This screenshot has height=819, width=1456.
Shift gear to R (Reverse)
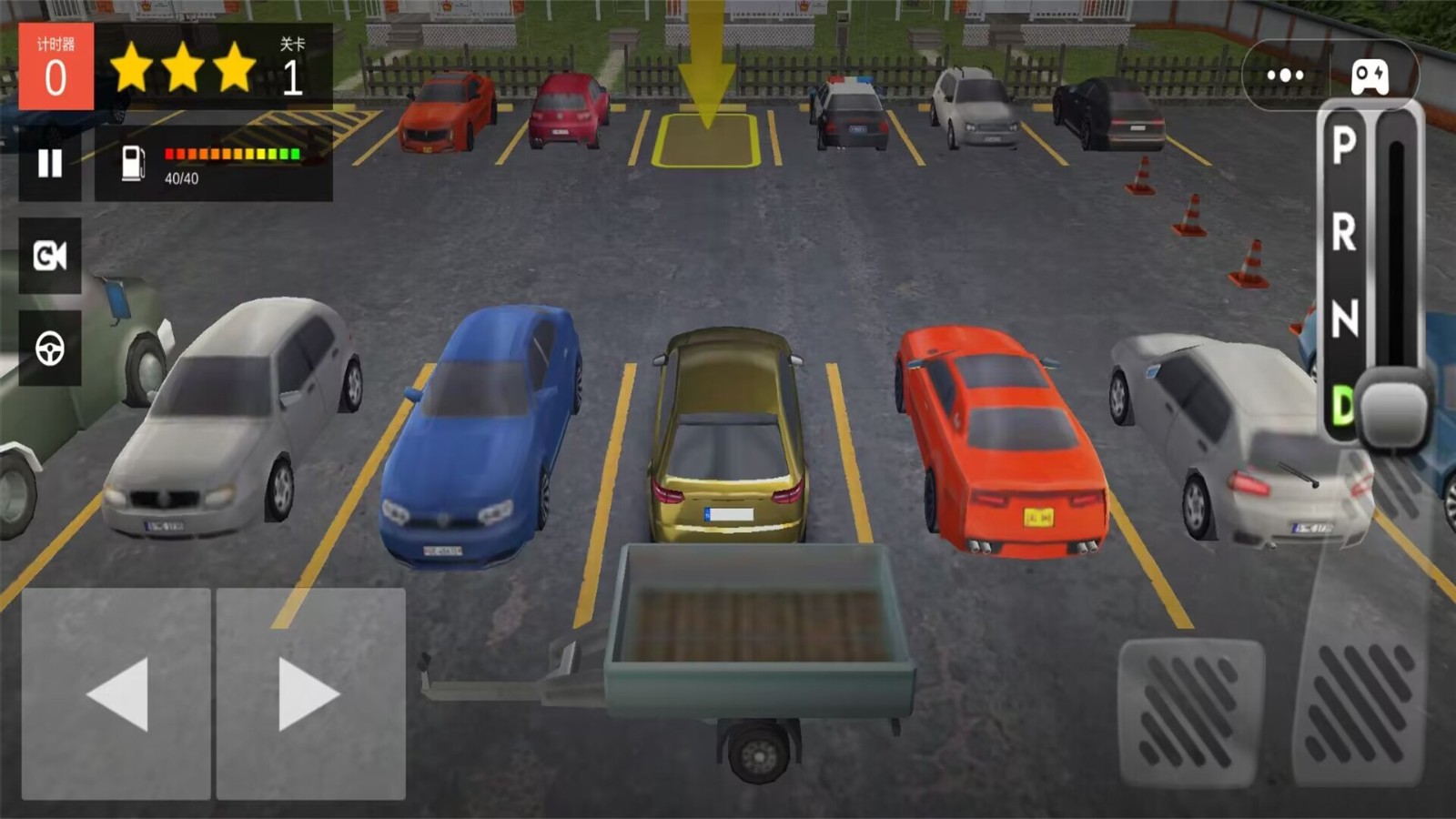(1344, 232)
